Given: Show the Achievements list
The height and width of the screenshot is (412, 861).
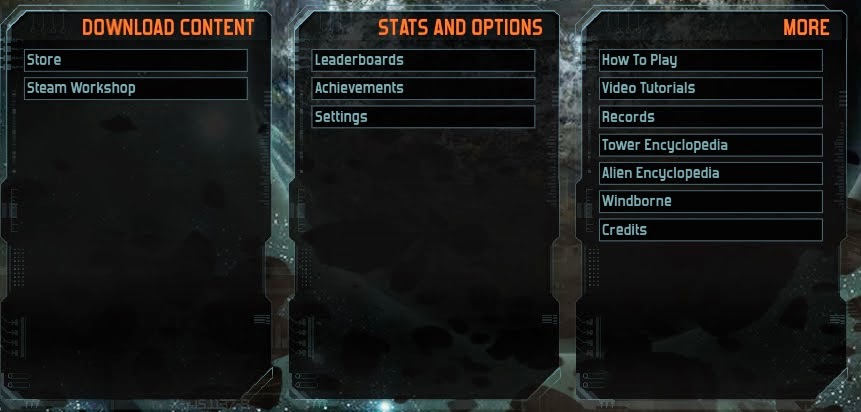Looking at the screenshot, I should coord(422,88).
